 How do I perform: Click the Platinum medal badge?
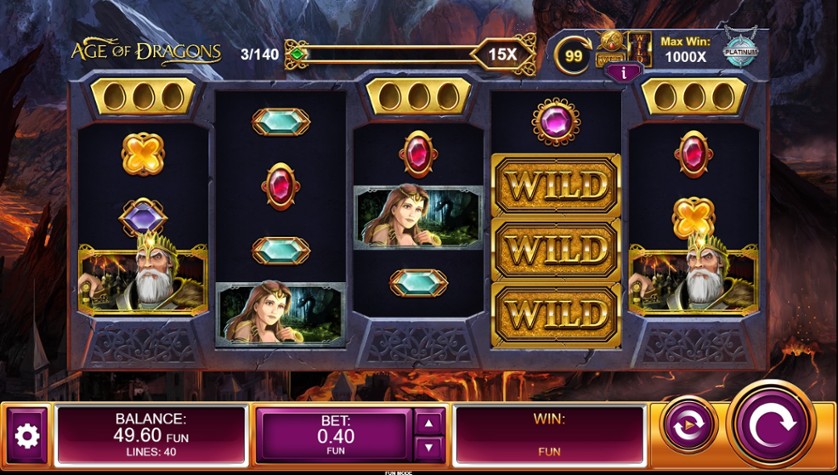pyautogui.click(x=740, y=50)
